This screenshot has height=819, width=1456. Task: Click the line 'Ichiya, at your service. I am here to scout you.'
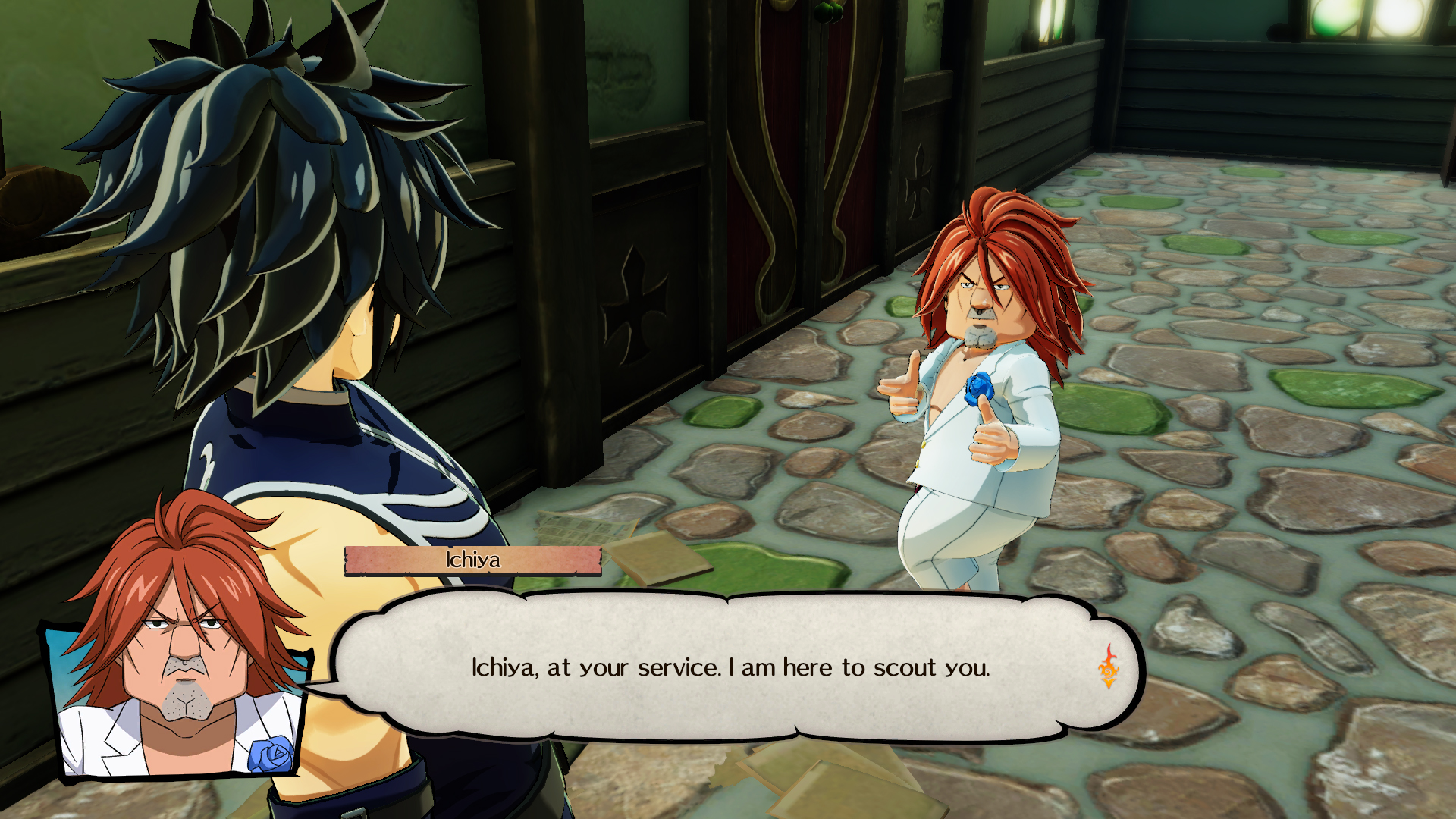pyautogui.click(x=730, y=668)
